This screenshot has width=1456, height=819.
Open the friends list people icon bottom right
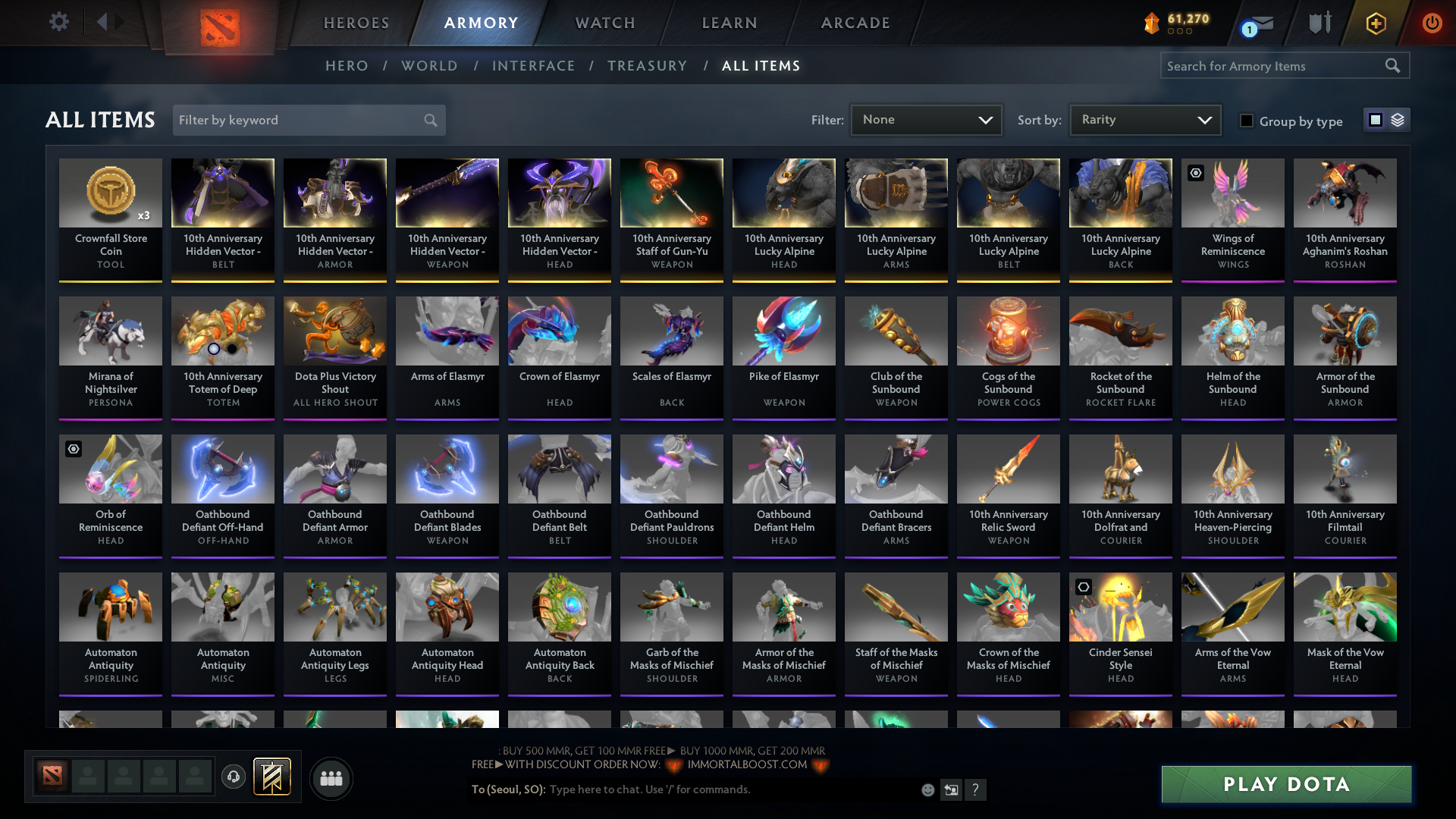coord(330,778)
